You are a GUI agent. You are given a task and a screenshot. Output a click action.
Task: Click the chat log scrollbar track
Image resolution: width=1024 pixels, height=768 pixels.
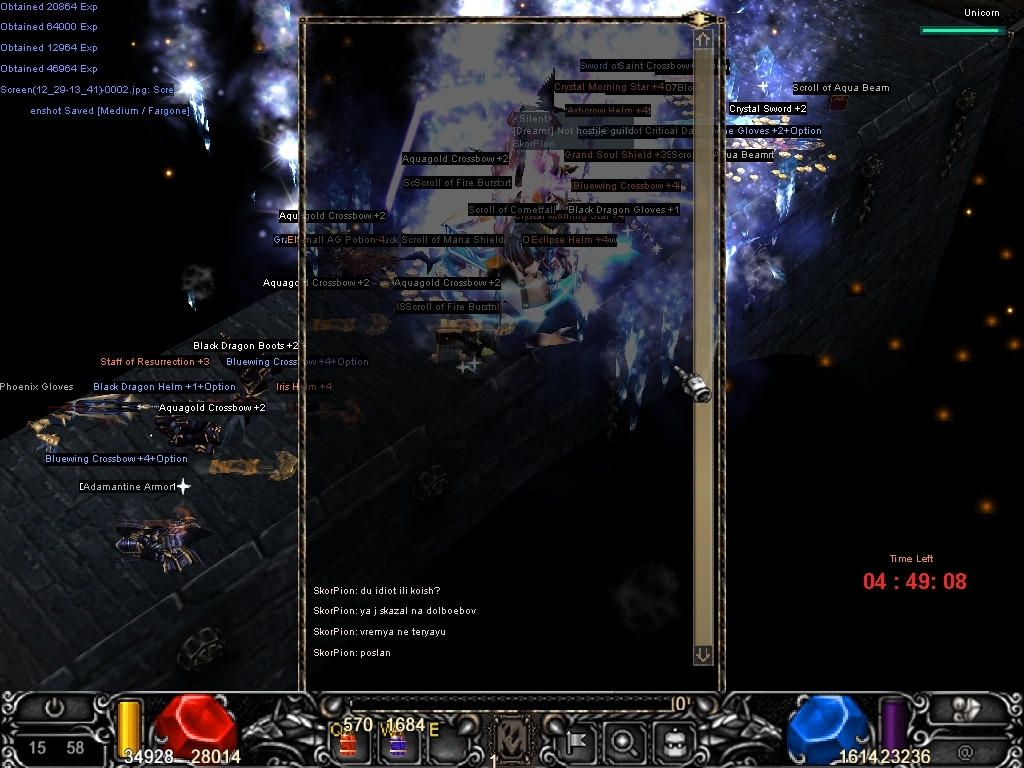[x=703, y=250]
